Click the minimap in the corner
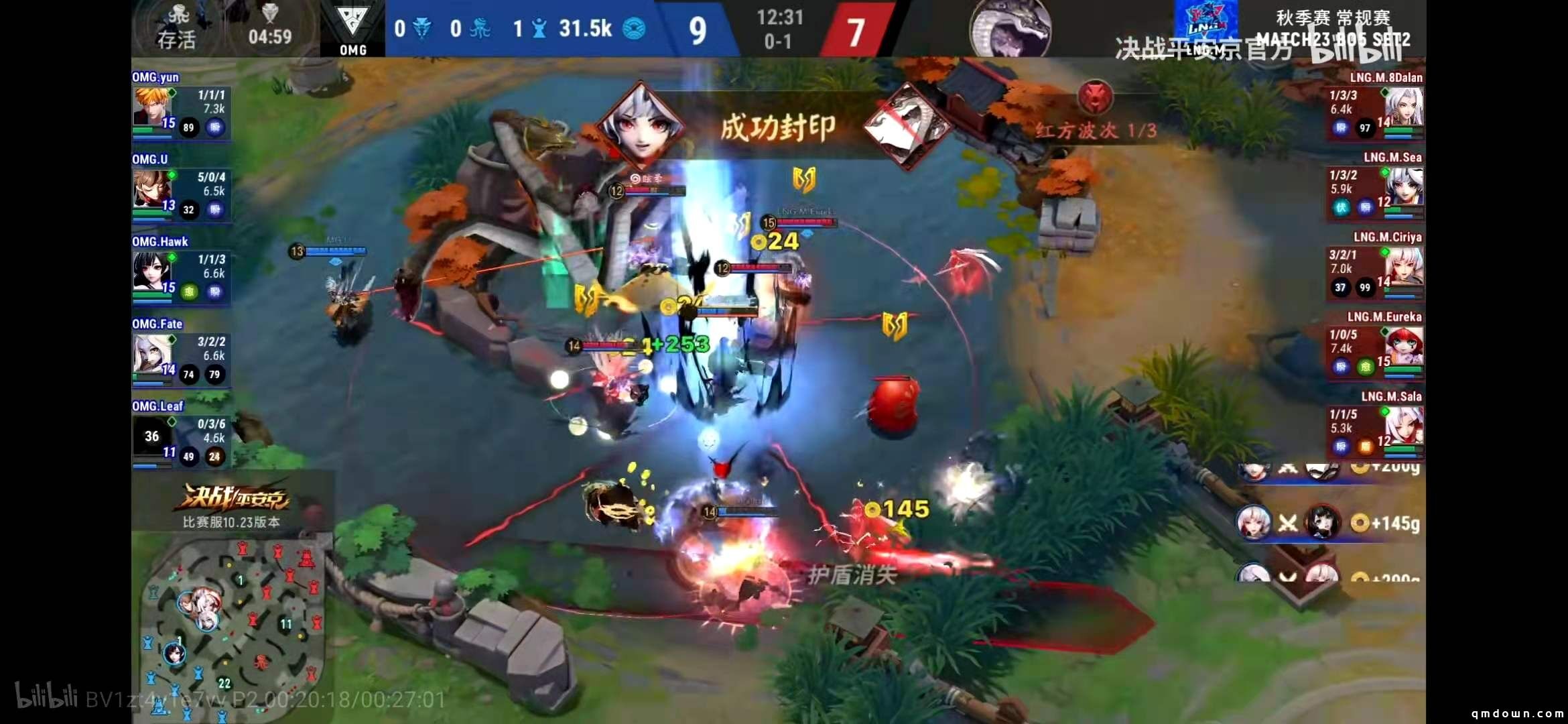1568x724 pixels. click(231, 627)
